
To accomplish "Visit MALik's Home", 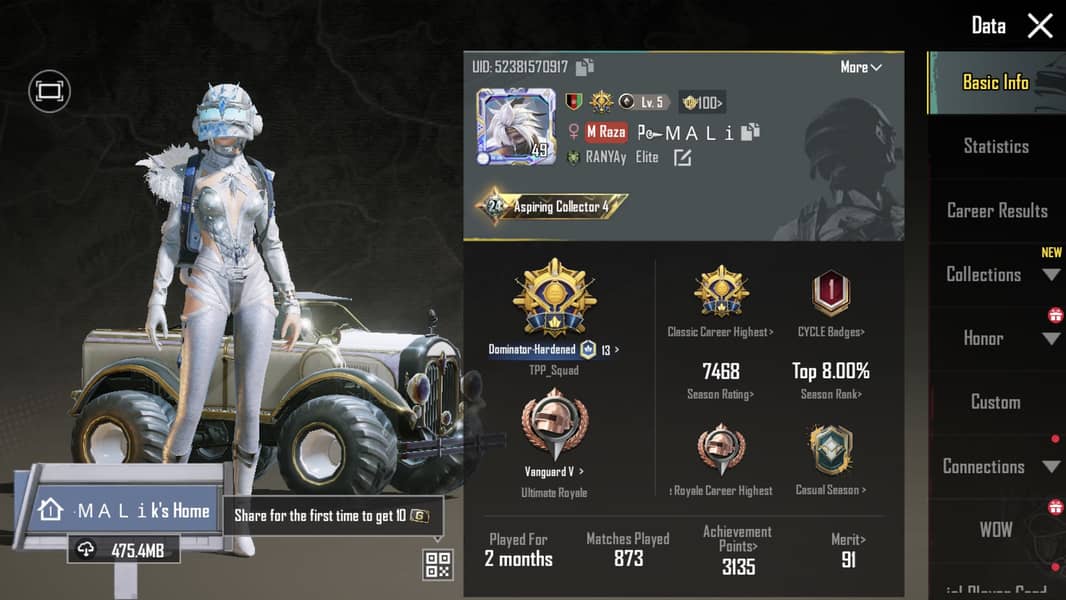I will click(123, 511).
